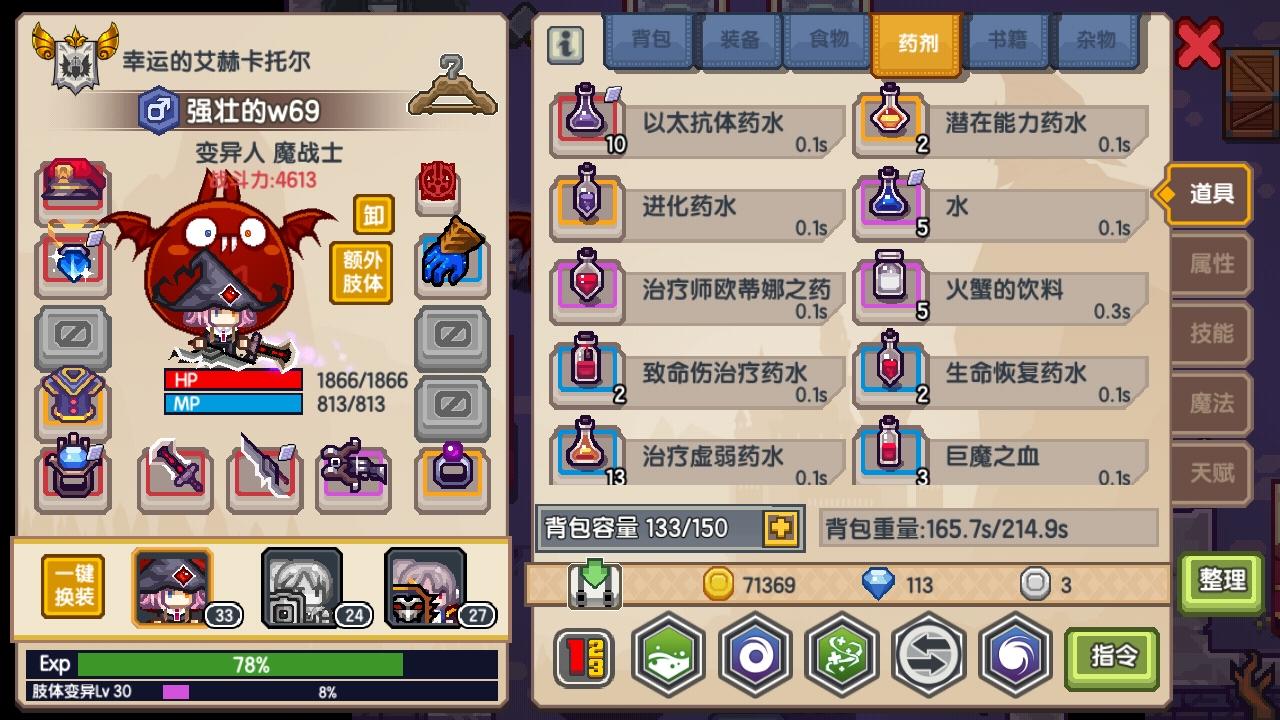Select the gray double-arrow swap hexagon icon
This screenshot has width=1280, height=720.
(x=928, y=655)
